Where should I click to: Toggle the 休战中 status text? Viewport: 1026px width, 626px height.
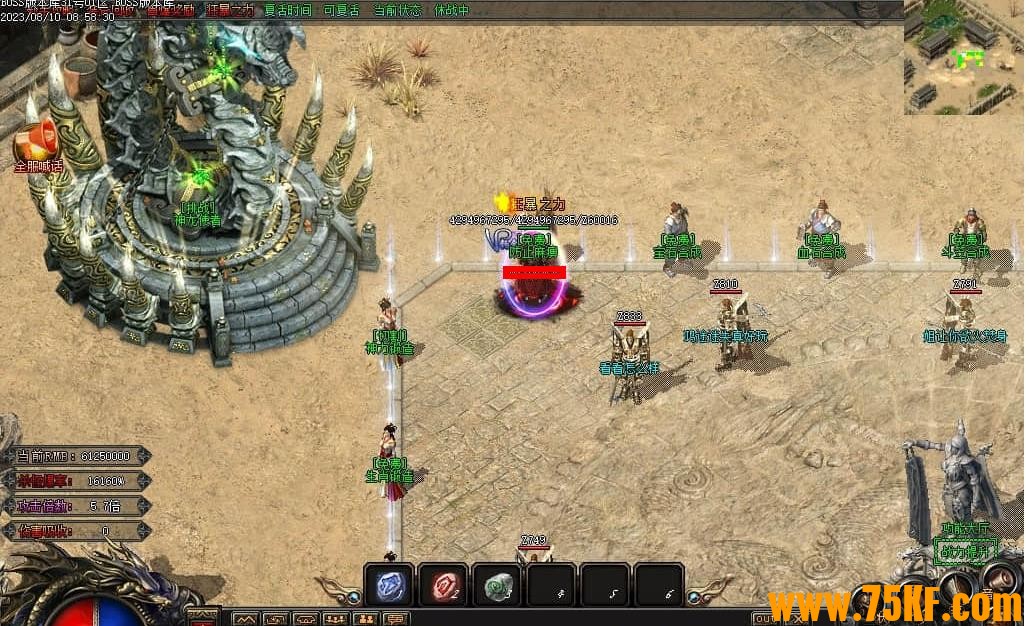452,10
